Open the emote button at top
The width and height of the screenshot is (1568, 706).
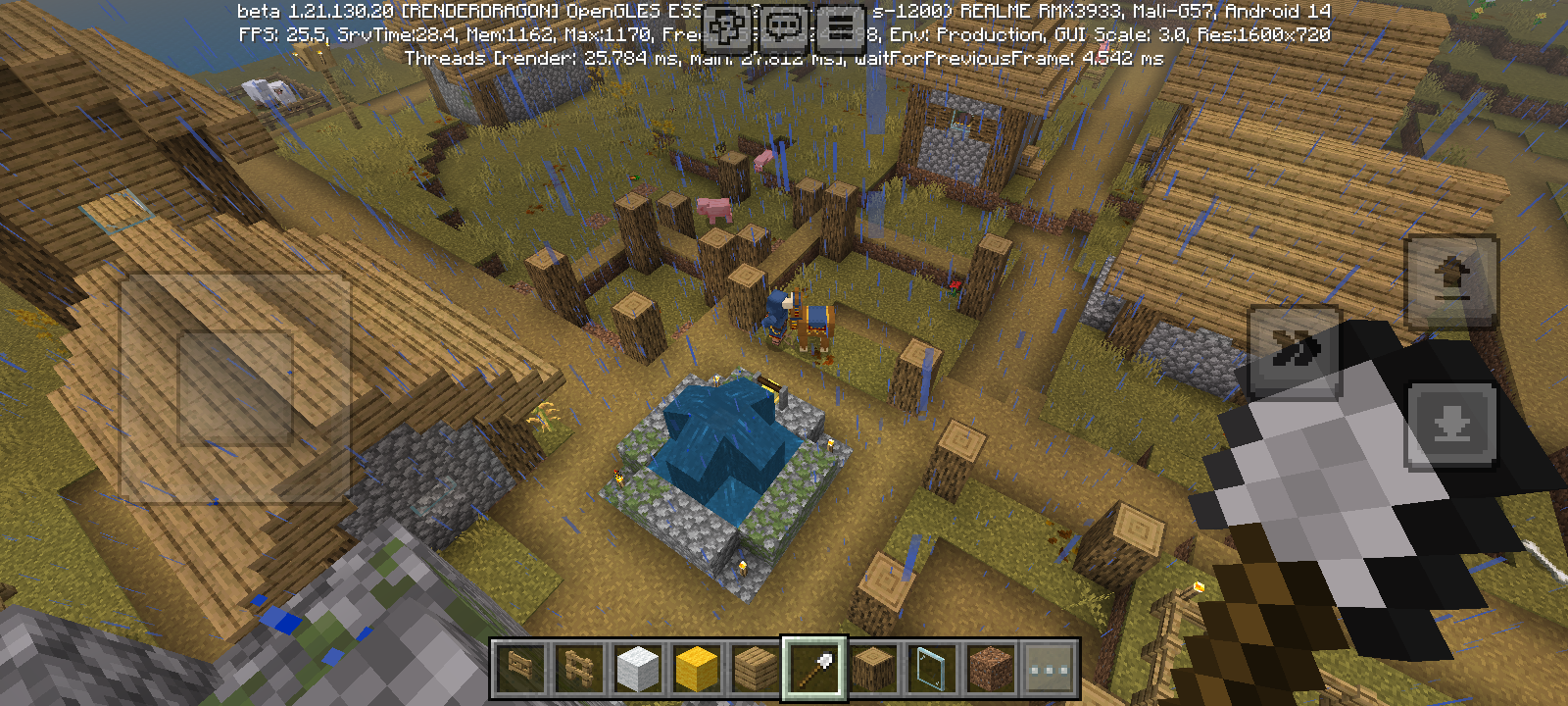(726, 27)
